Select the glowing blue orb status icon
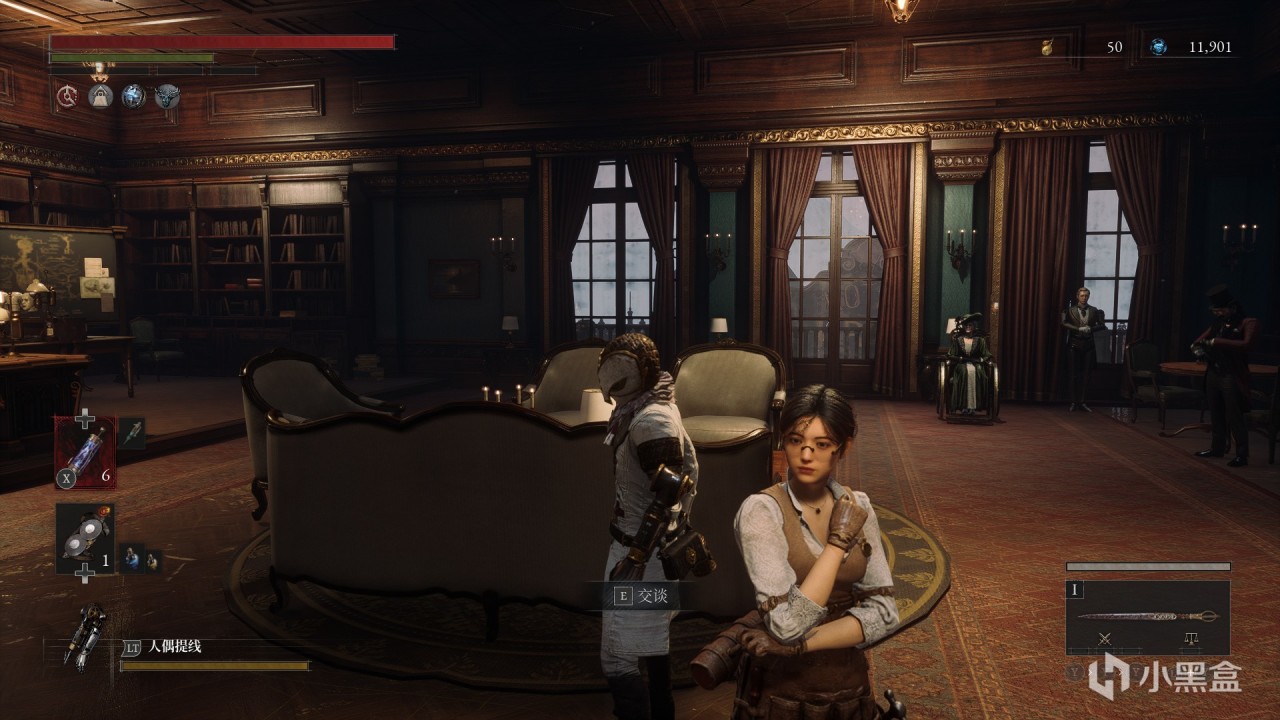This screenshot has width=1280, height=720. click(x=133, y=96)
